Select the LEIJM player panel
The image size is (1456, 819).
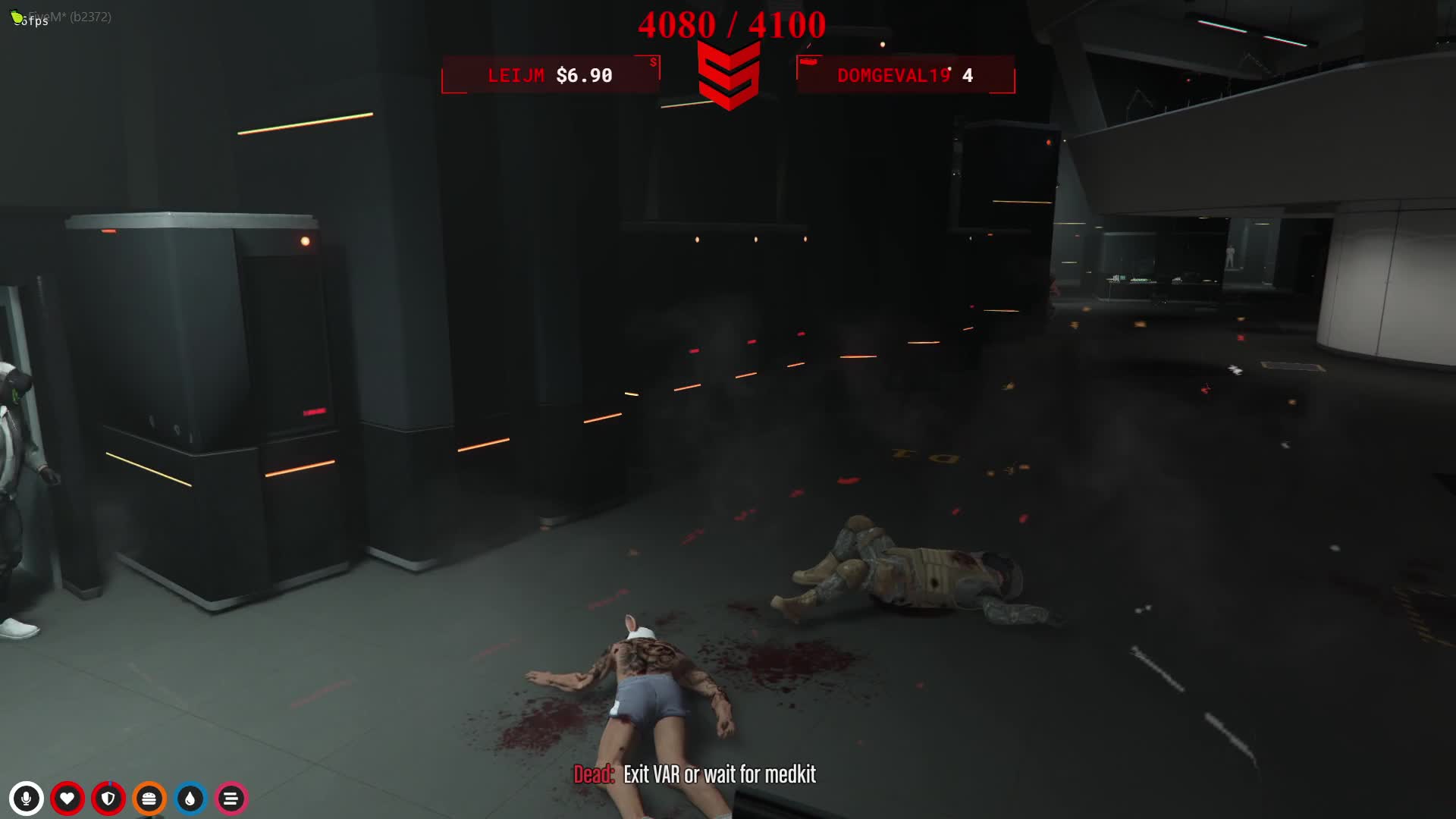pyautogui.click(x=551, y=75)
